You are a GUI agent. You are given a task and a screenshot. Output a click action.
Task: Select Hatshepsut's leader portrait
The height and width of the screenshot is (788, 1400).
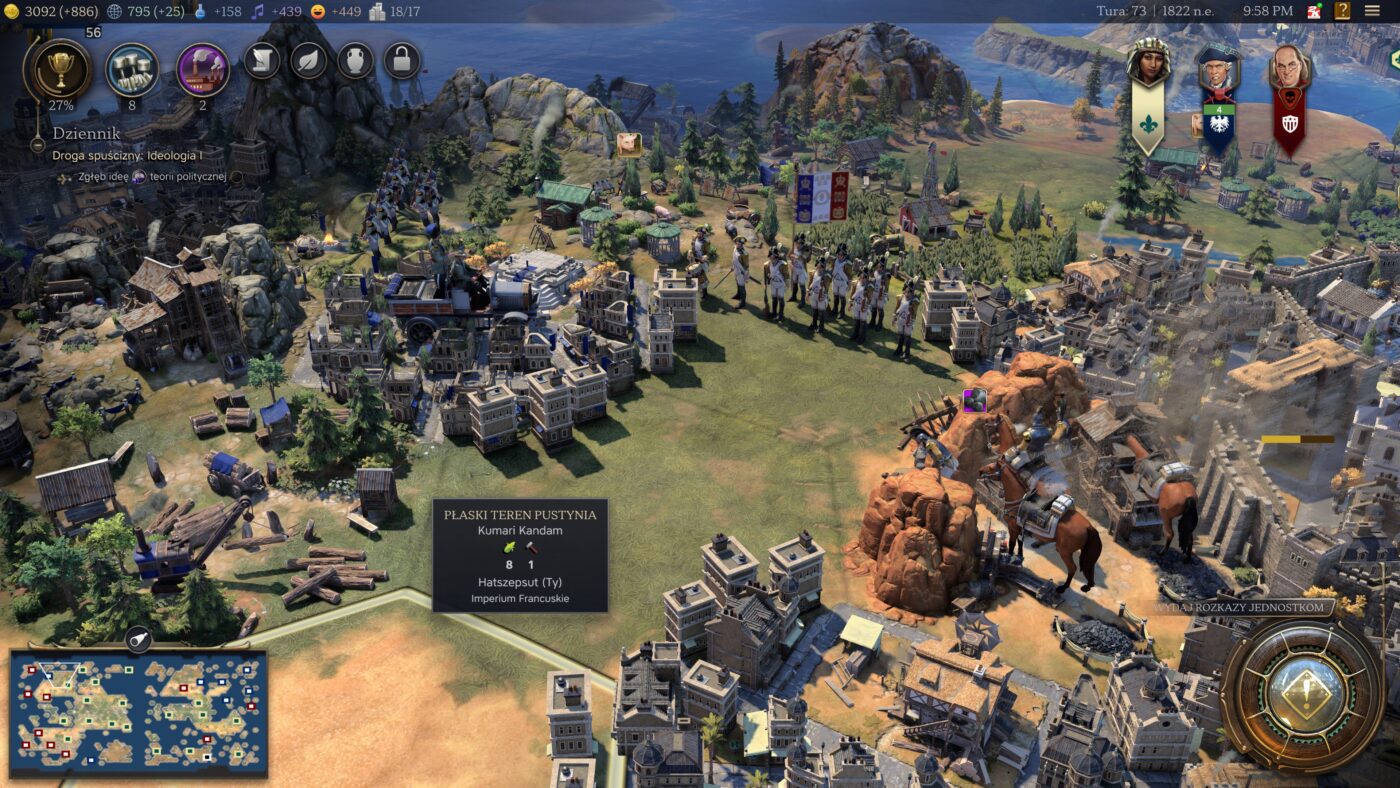pyautogui.click(x=1148, y=65)
